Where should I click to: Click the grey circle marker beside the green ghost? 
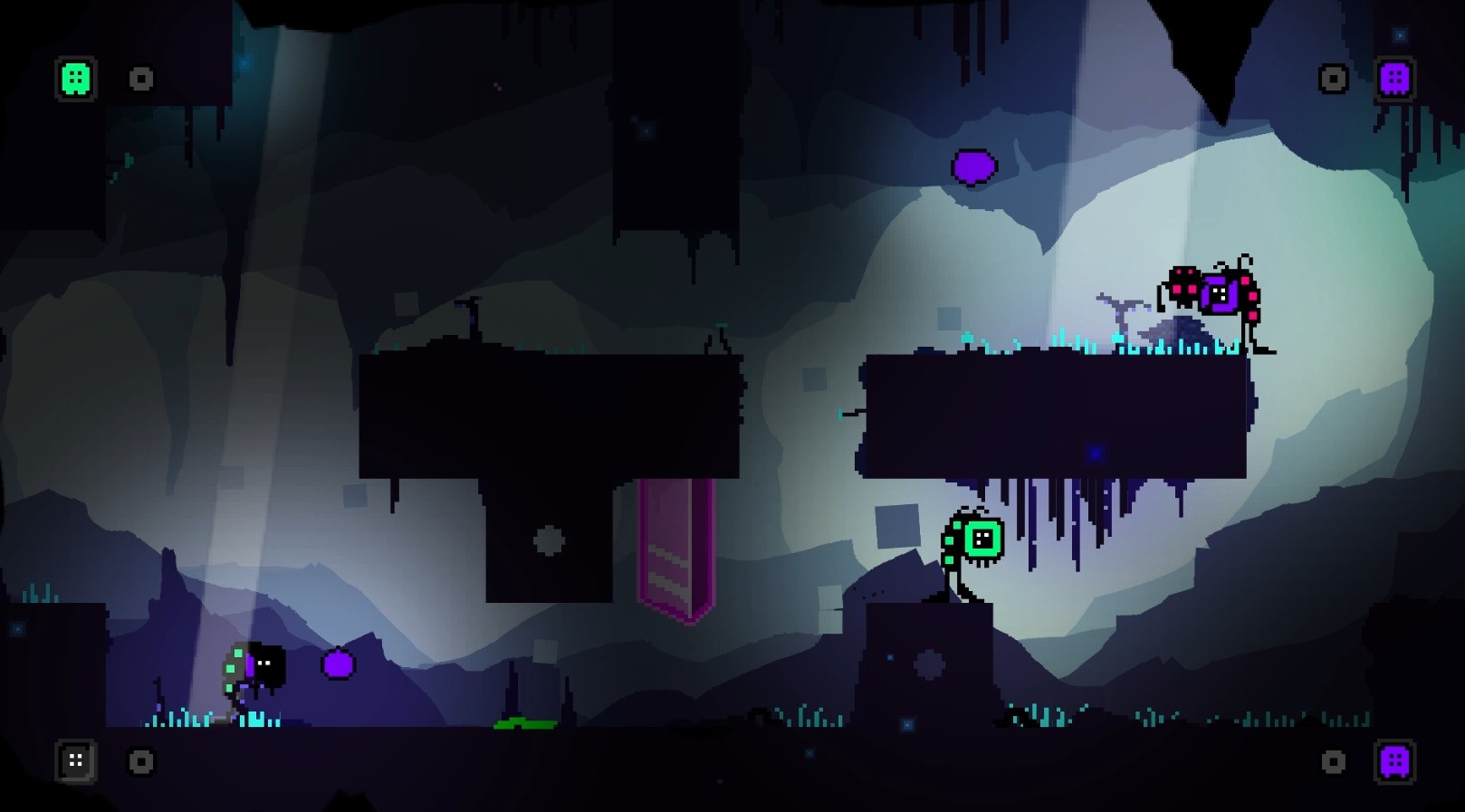[140, 80]
